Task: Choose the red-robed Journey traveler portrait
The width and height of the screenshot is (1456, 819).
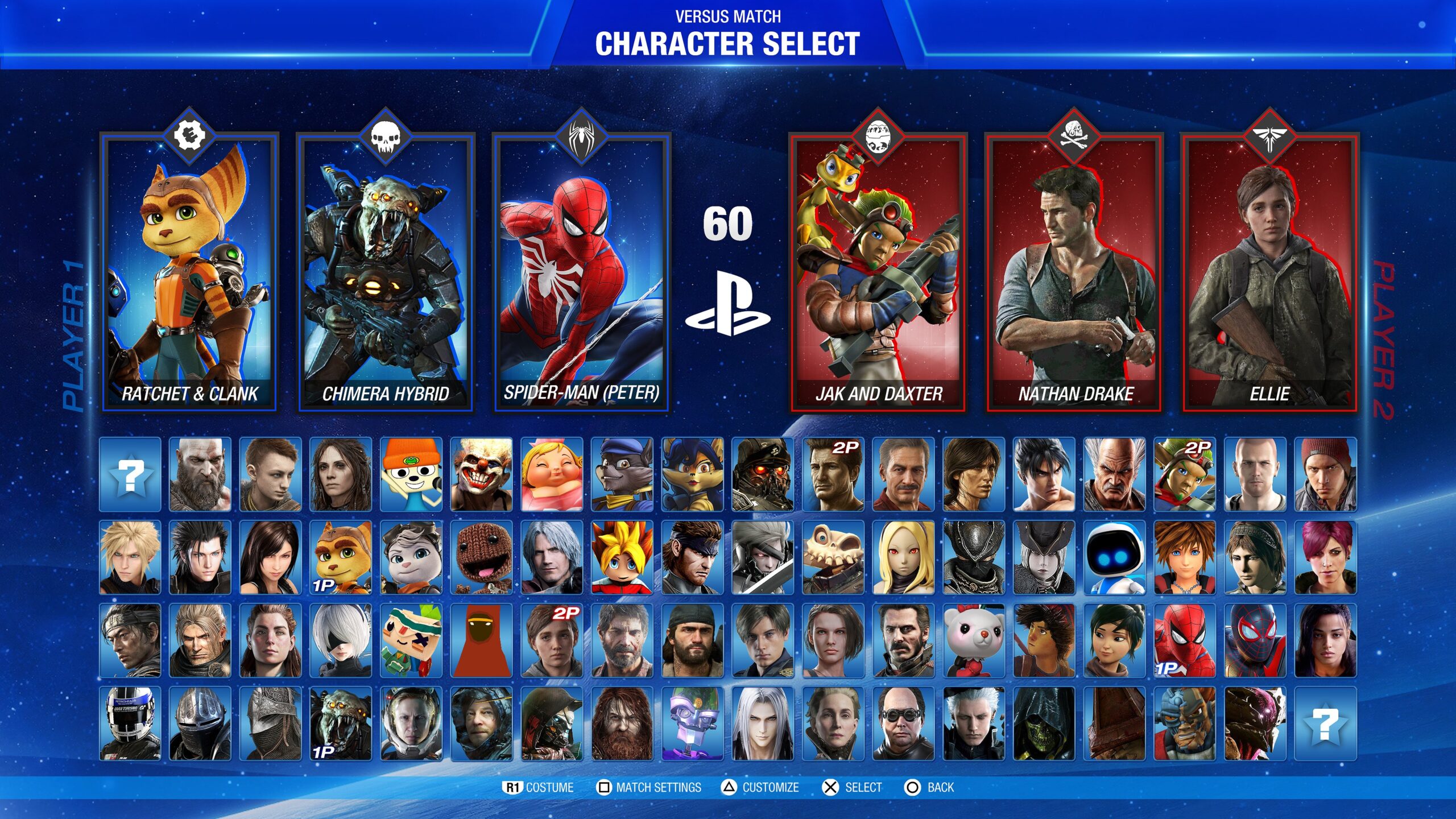Action: tap(481, 640)
